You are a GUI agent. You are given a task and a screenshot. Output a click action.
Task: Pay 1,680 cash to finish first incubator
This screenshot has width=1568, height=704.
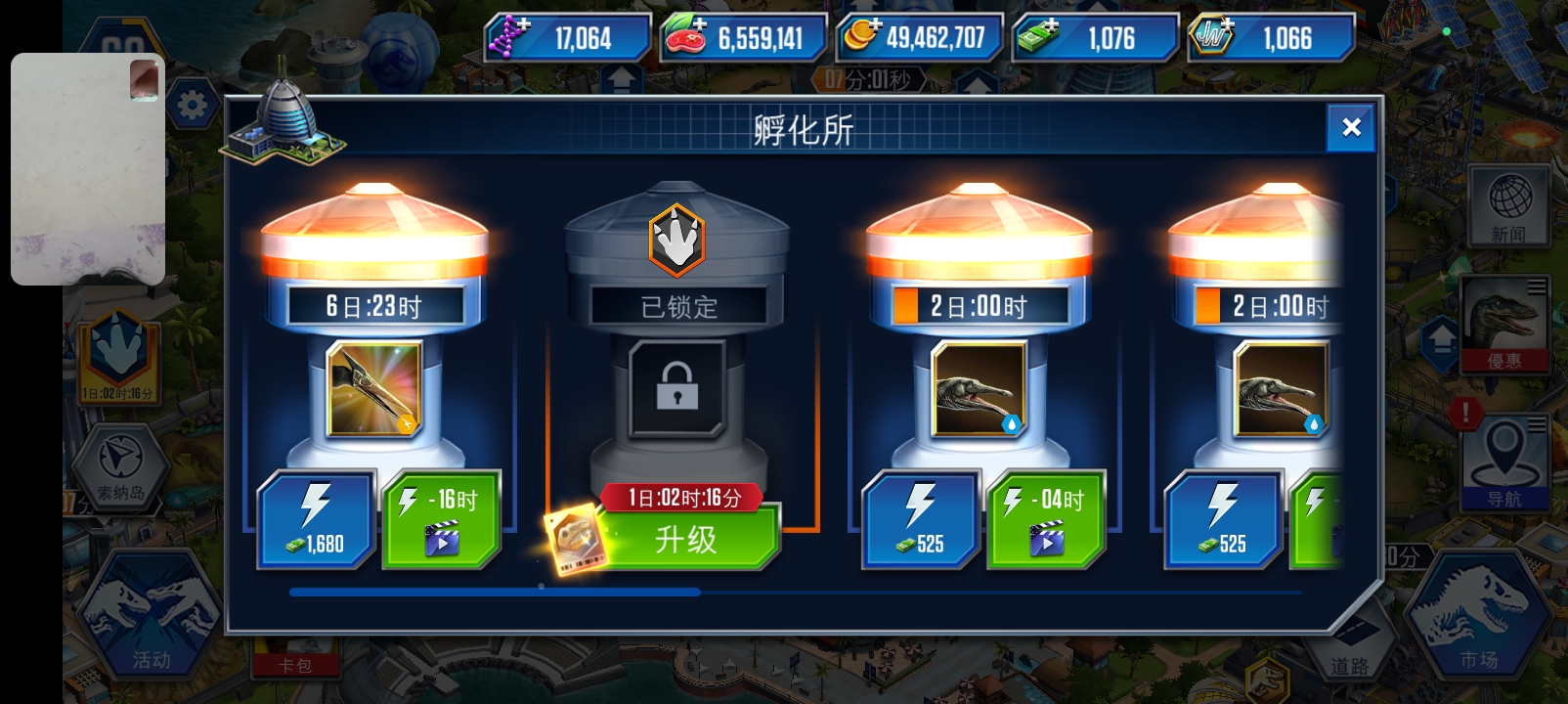tap(315, 518)
